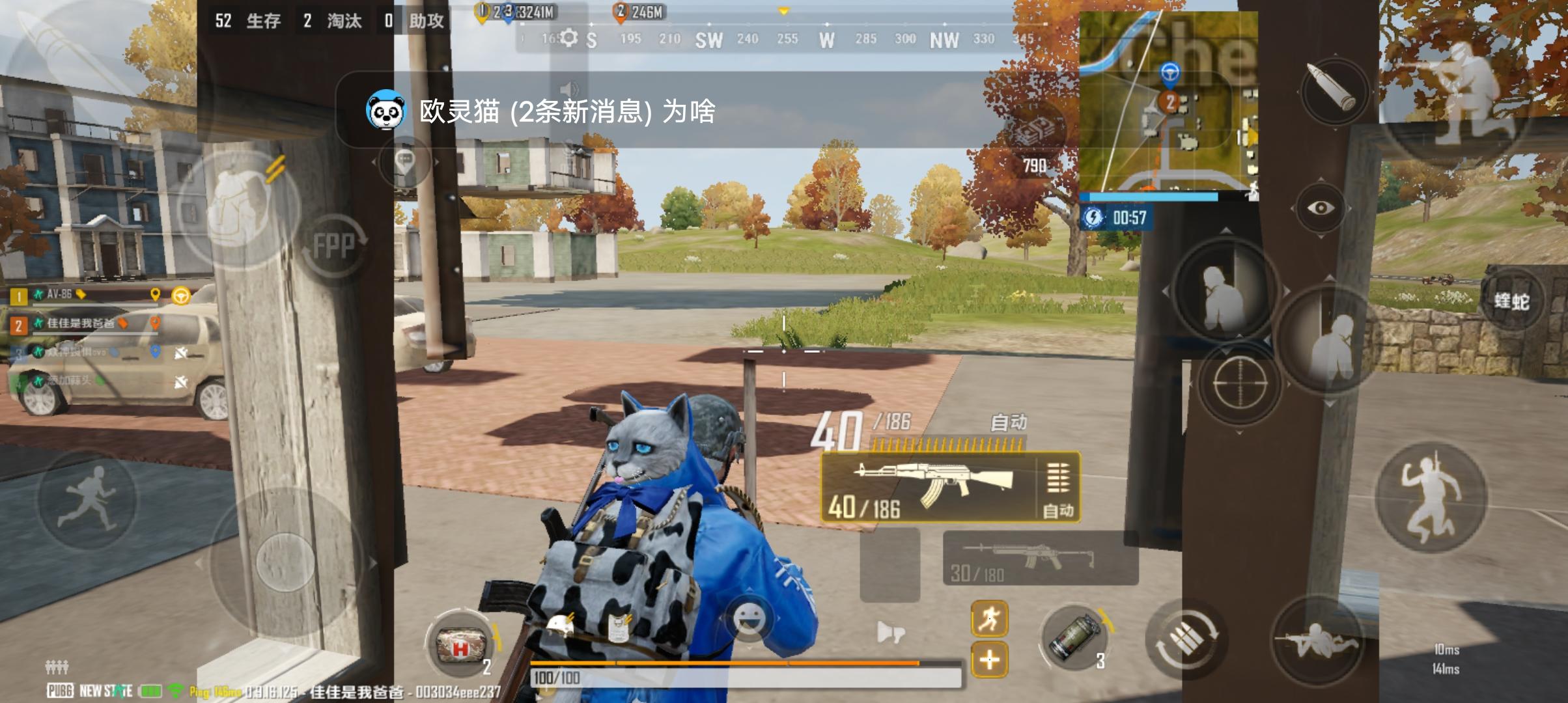Viewport: 1568px width, 703px height.
Task: Open the compass settings gear
Action: [x=568, y=38]
